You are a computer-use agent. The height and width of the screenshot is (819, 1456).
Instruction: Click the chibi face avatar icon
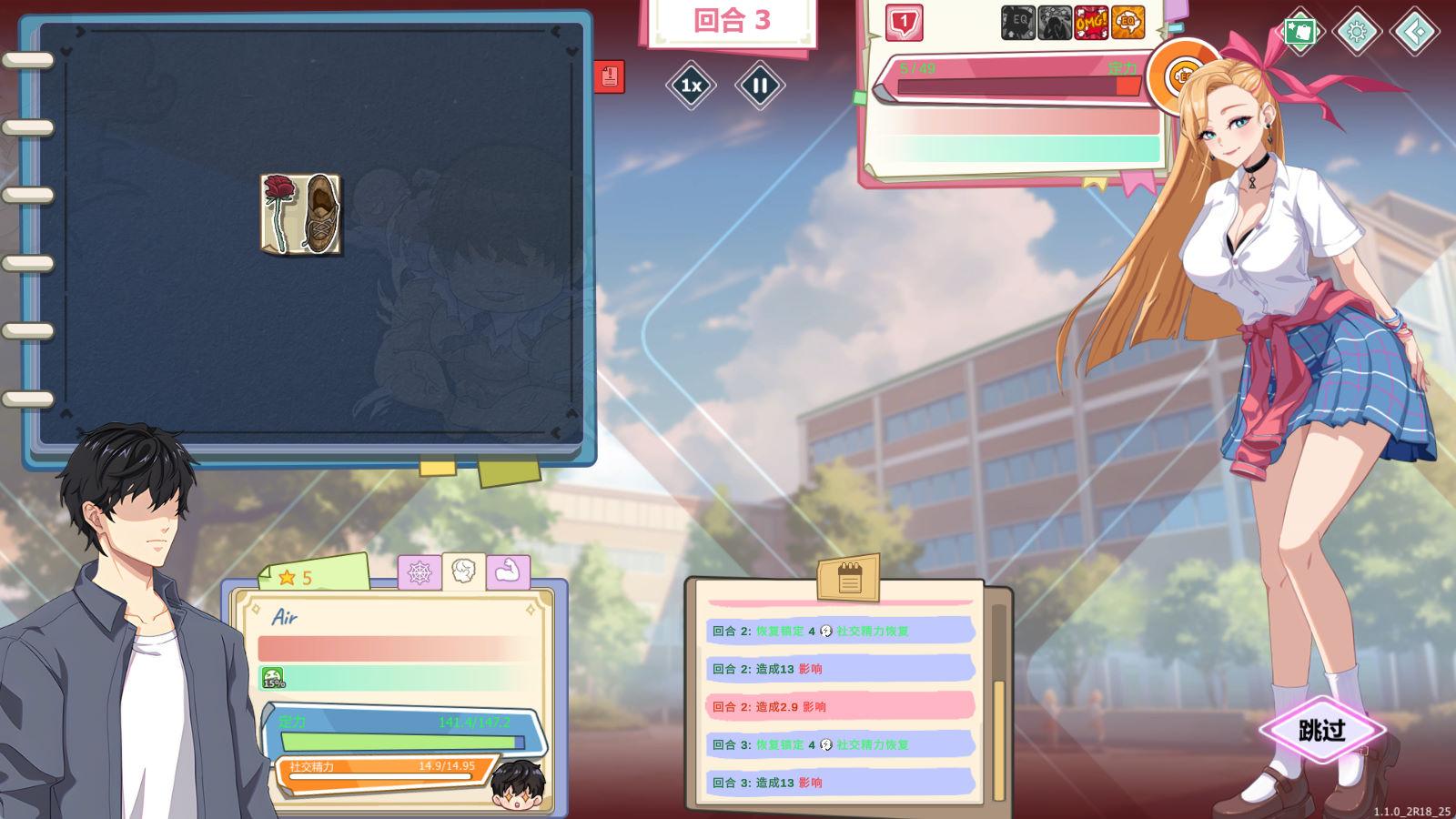click(517, 784)
